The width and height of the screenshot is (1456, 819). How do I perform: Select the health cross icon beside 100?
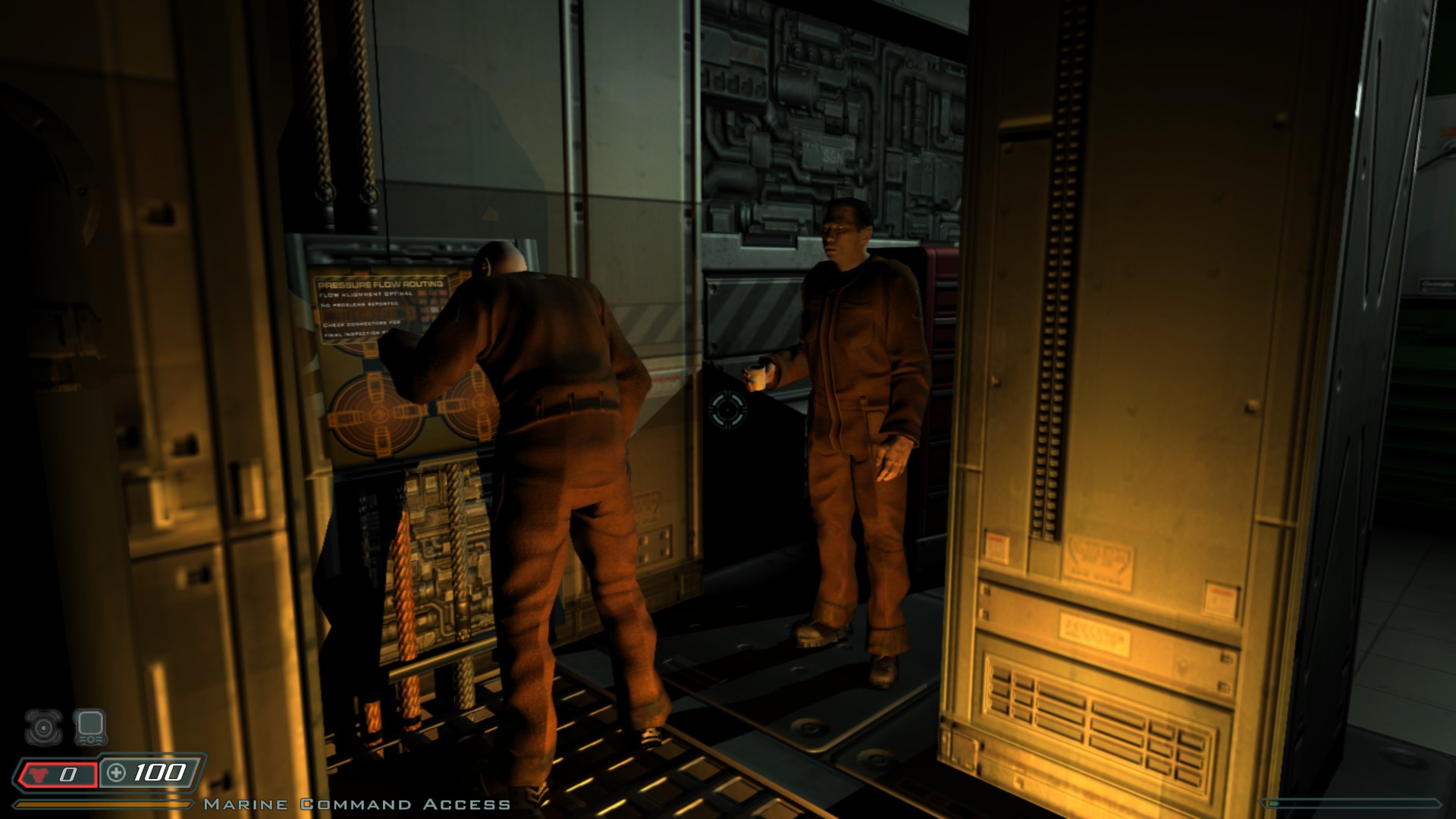[x=115, y=773]
